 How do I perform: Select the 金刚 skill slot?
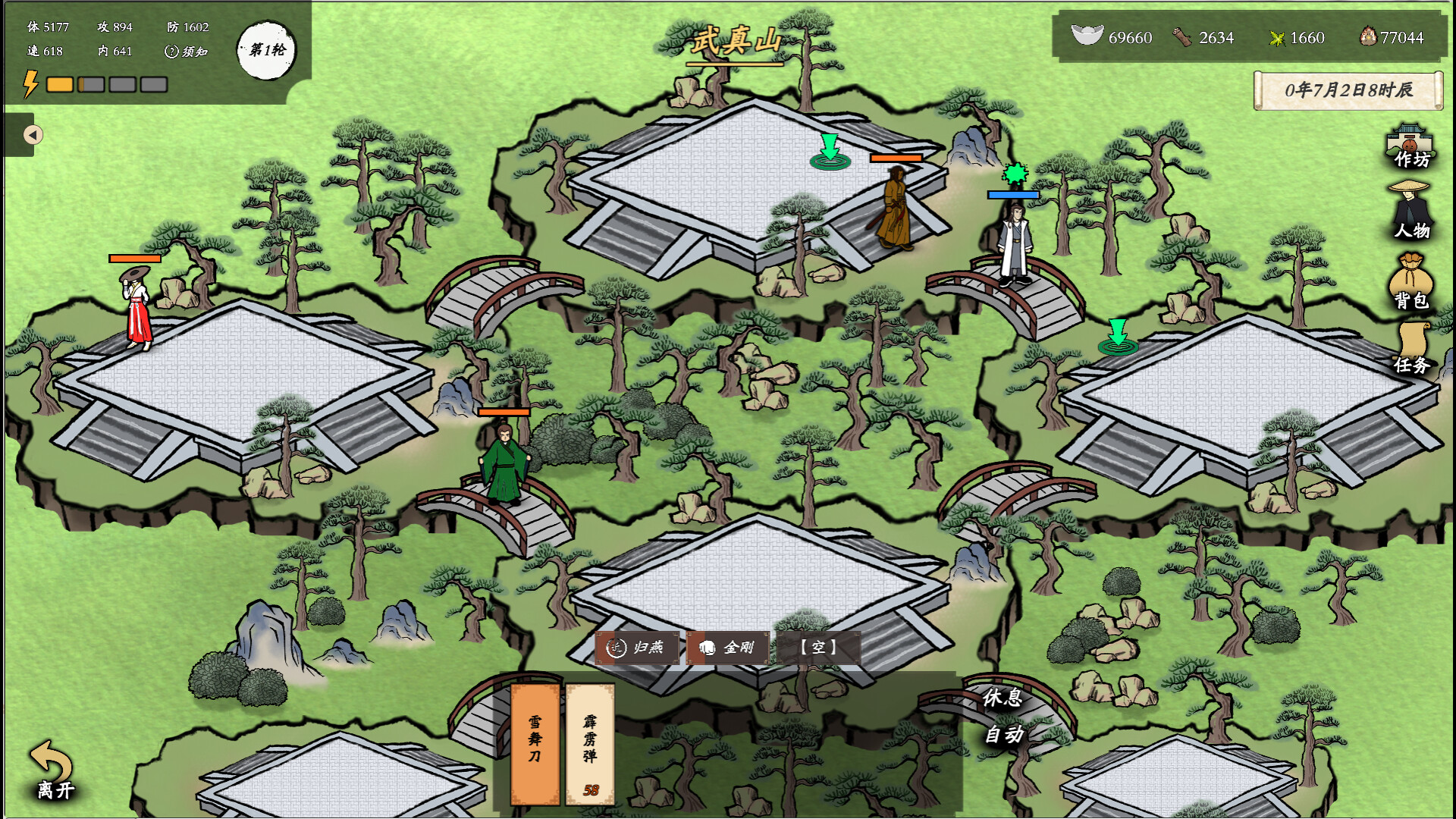pos(728,648)
